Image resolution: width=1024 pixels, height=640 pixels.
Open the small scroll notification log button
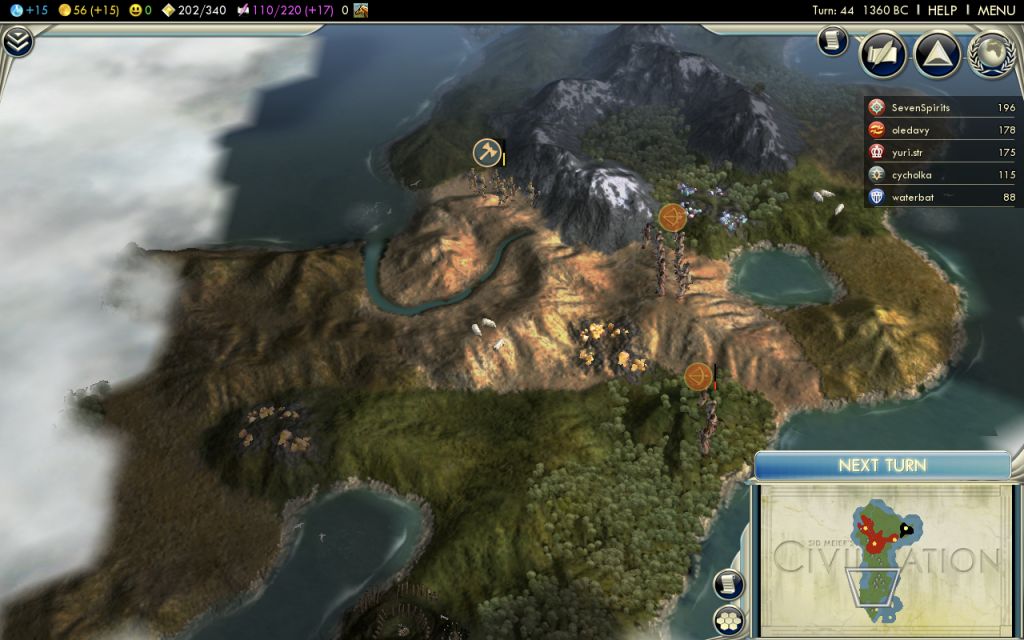coord(833,41)
